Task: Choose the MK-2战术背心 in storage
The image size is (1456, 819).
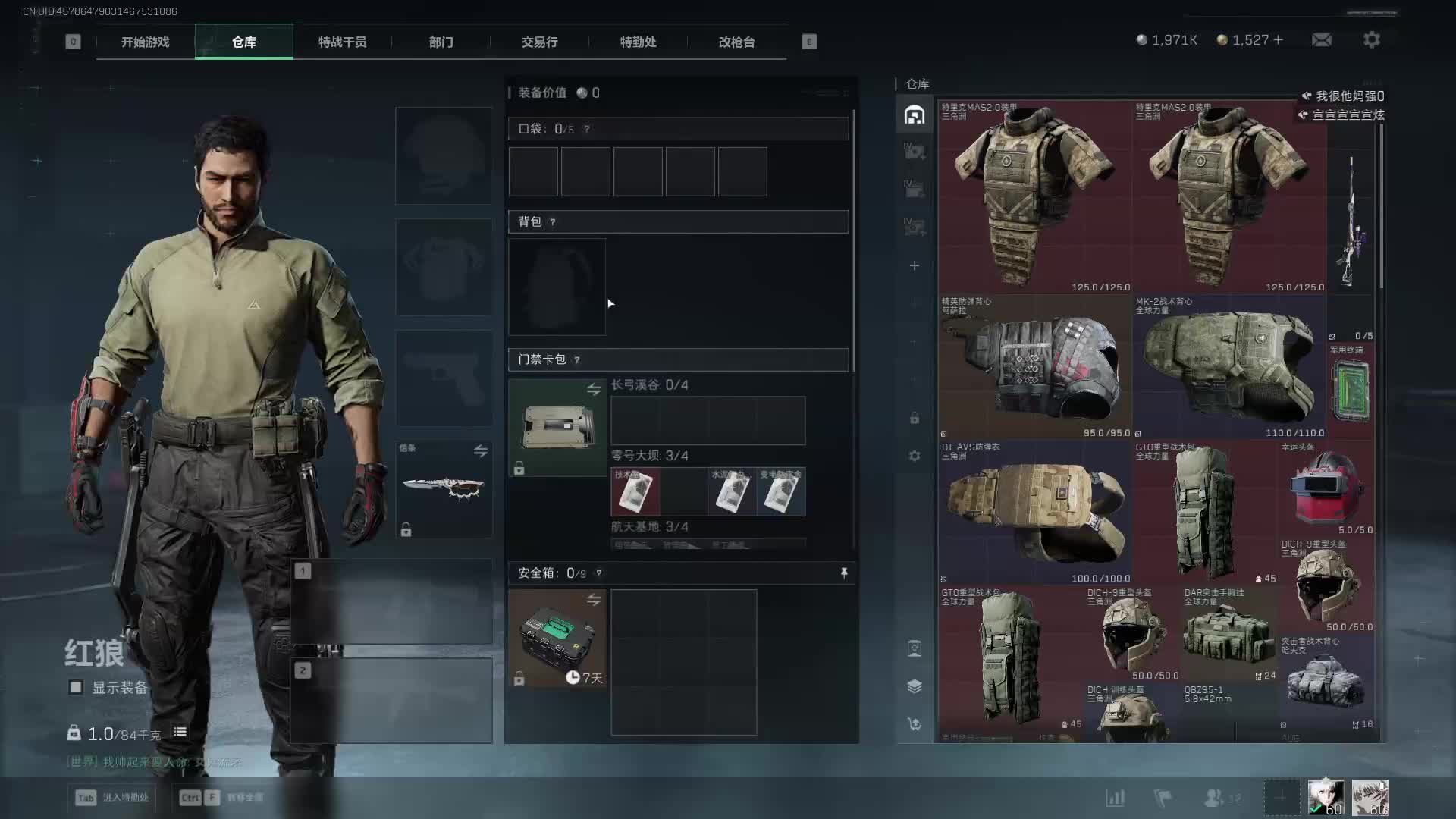Action: pos(1228,368)
